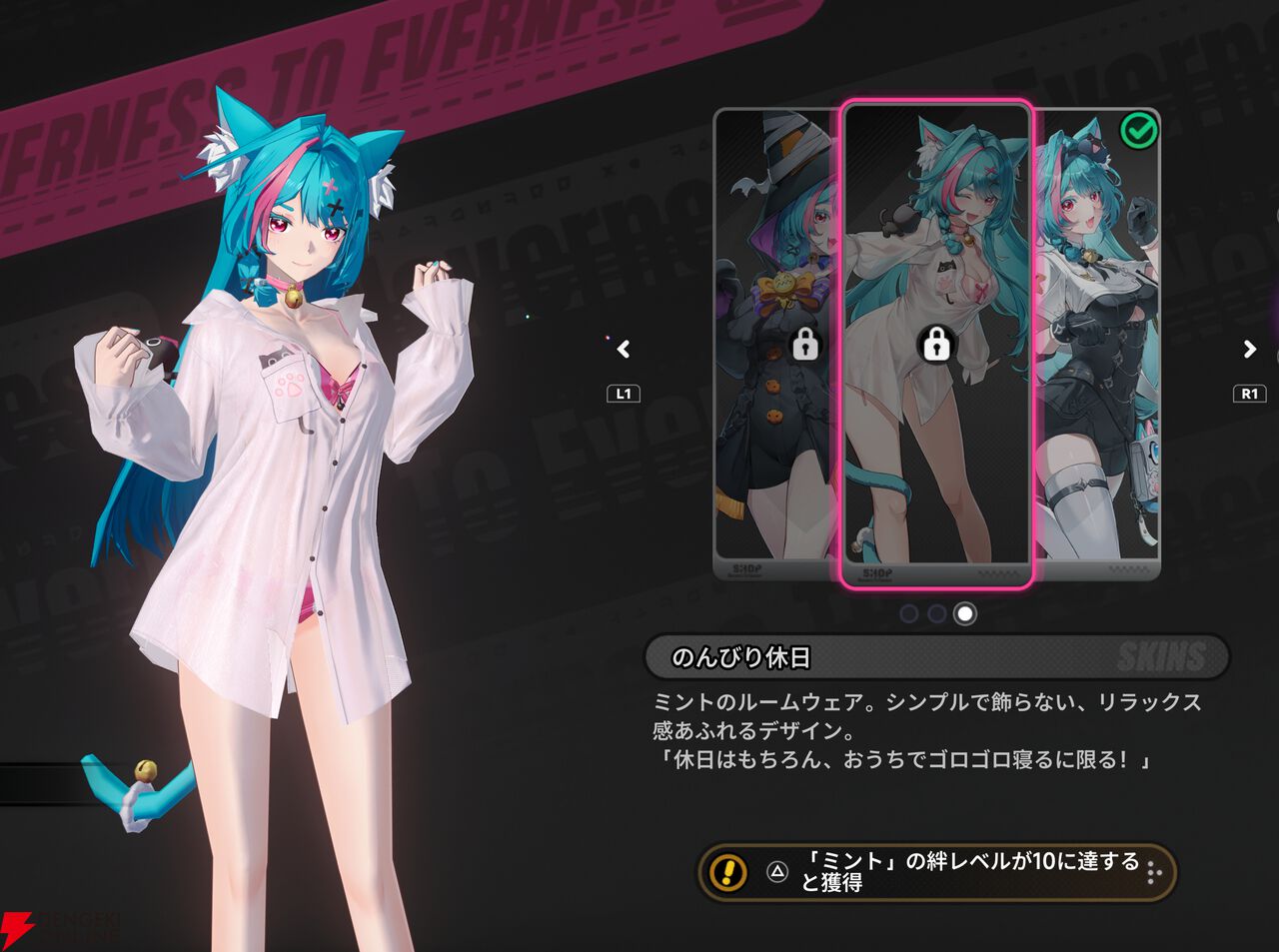
Task: Click the left arrow to browse previous skins
Action: [623, 350]
